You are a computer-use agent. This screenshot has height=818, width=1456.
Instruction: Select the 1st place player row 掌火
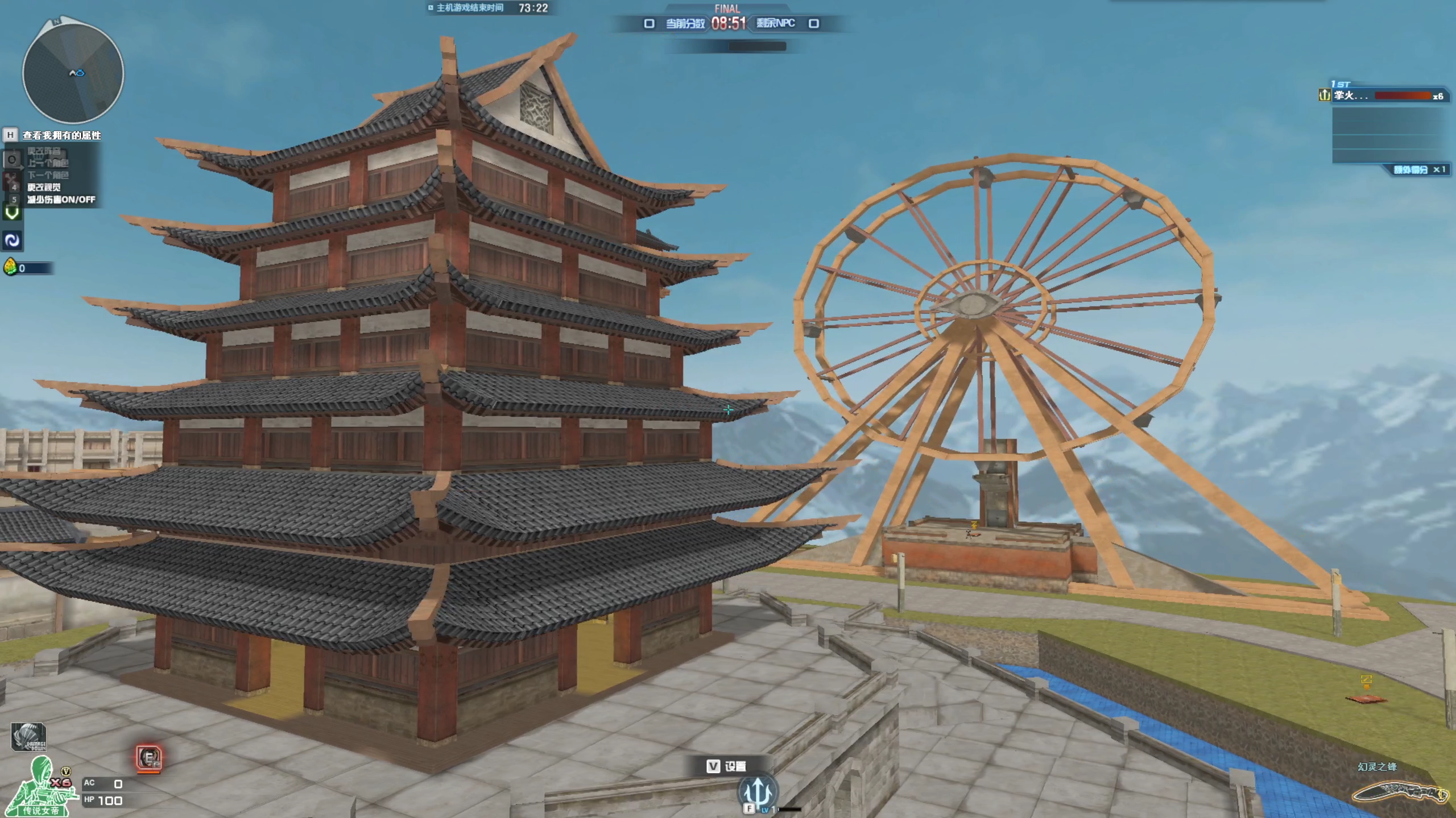point(1382,95)
